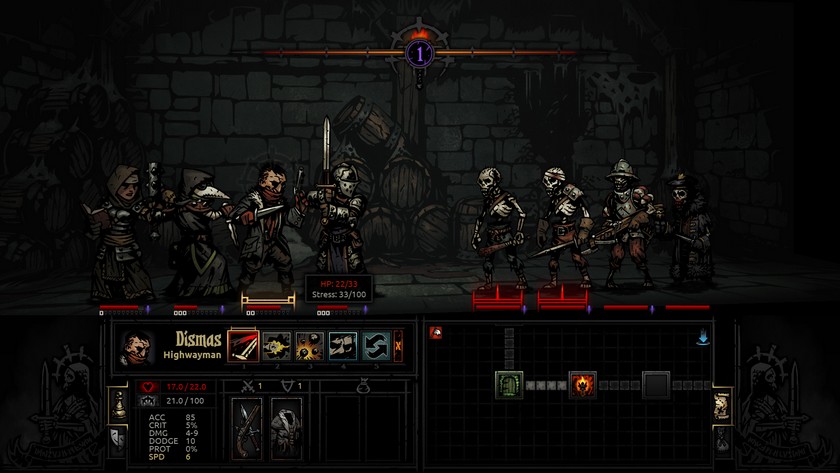
Task: Click the blue down-arrow map icon
Action: 703,338
